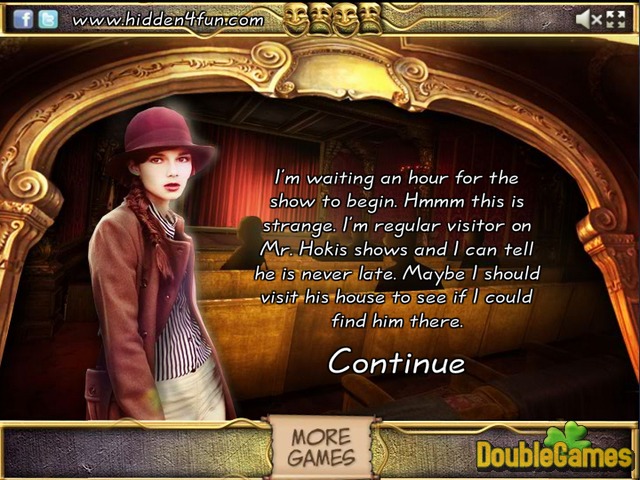Mute the game sound
The height and width of the screenshot is (480, 640).
pos(588,18)
